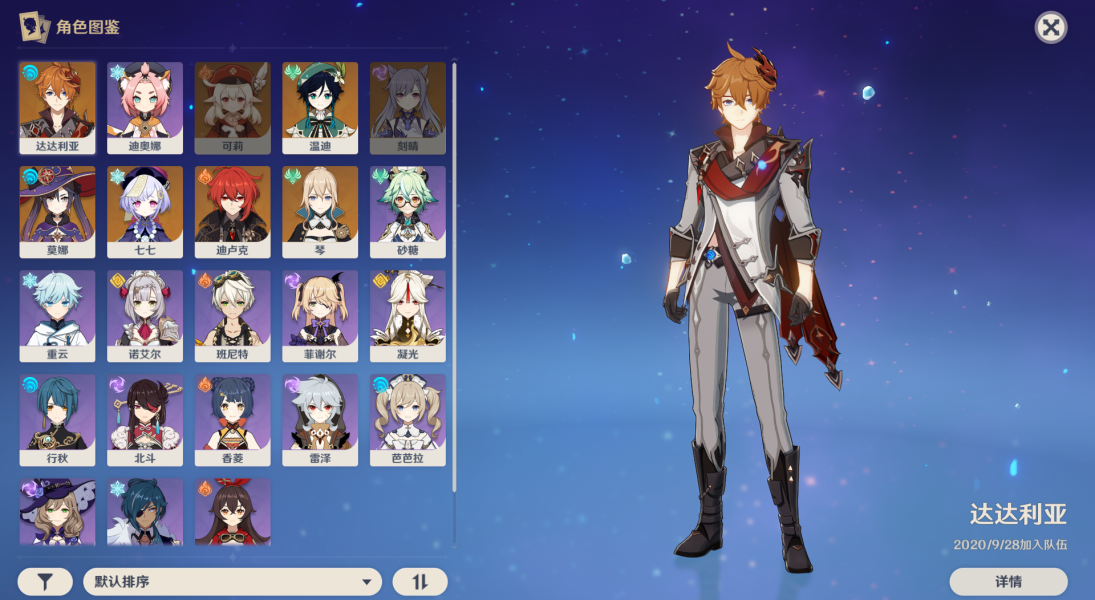Choose the 行秋 character card
Screen dimensions: 1095x600
[x=58, y=419]
